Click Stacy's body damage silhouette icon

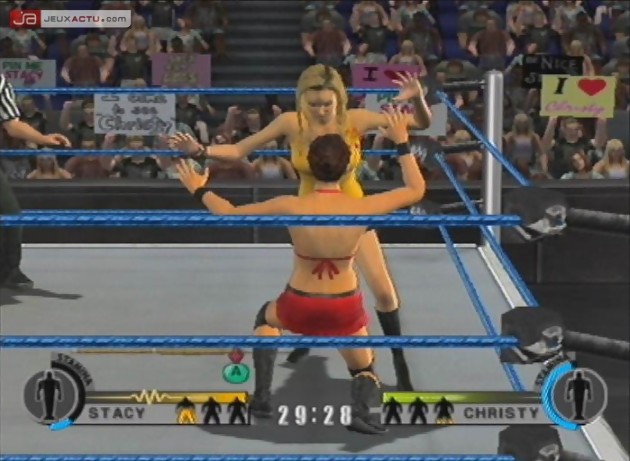click(x=50, y=395)
